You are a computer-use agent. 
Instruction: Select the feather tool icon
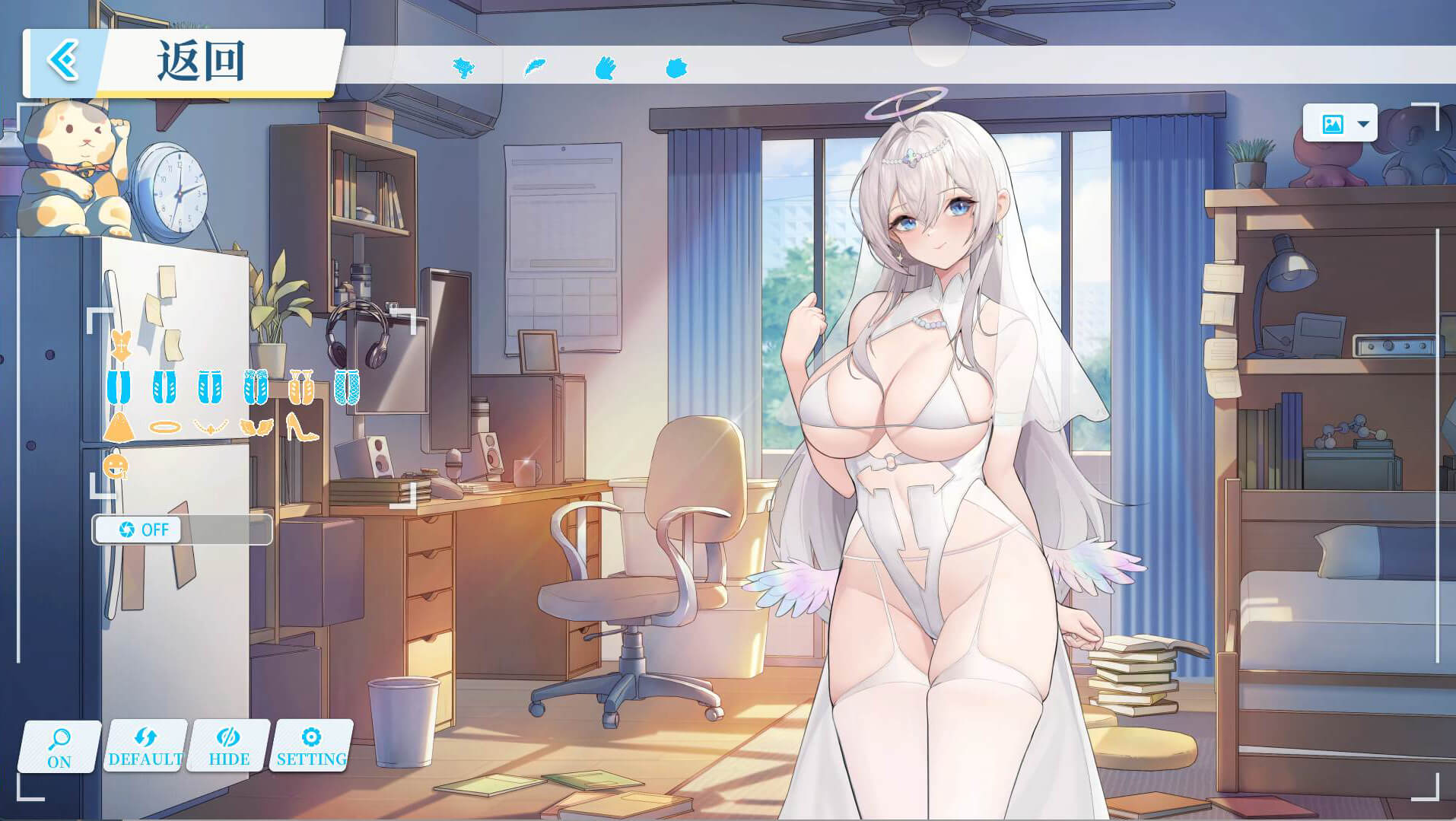[535, 68]
